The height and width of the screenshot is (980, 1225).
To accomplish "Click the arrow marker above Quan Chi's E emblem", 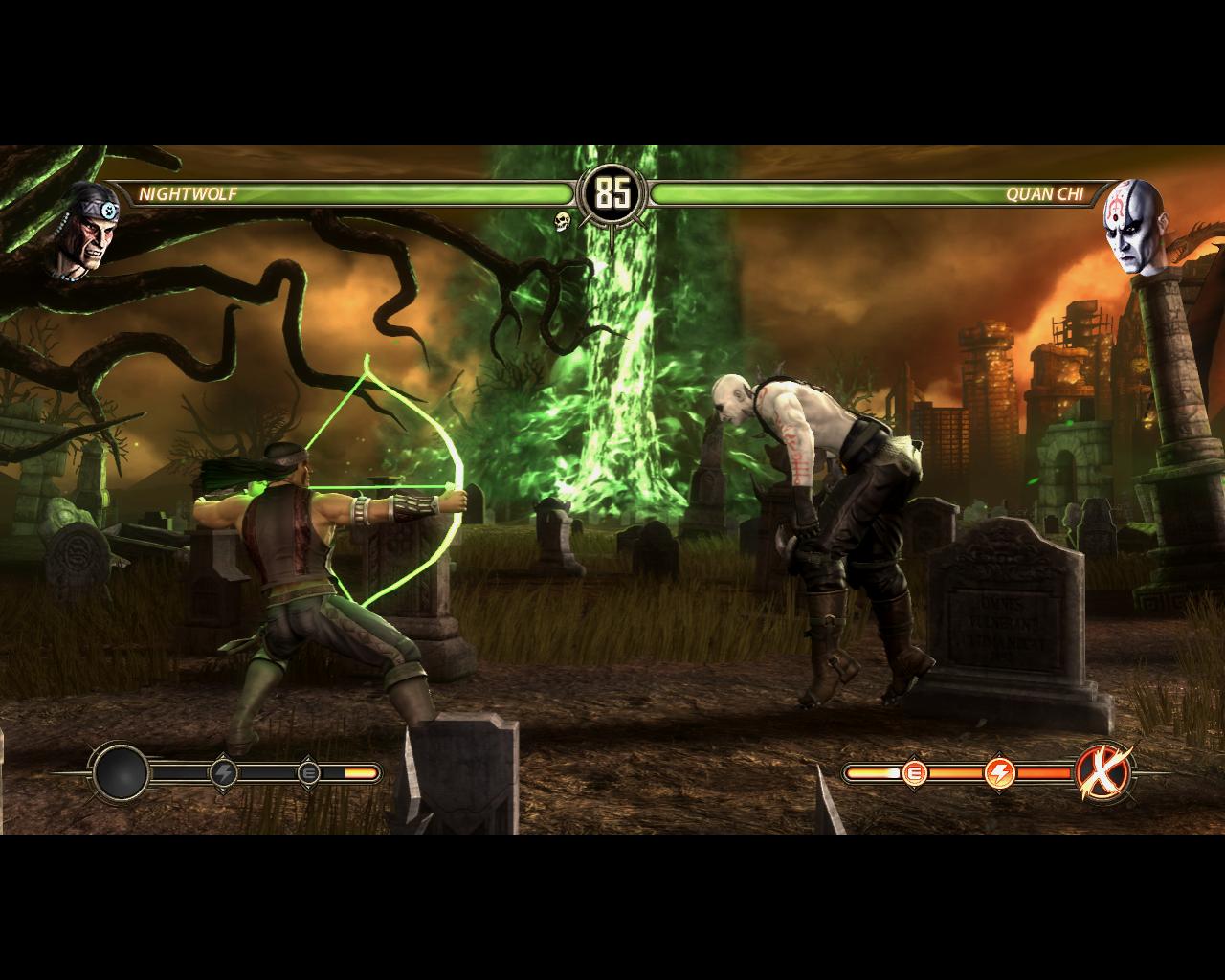I will [915, 755].
